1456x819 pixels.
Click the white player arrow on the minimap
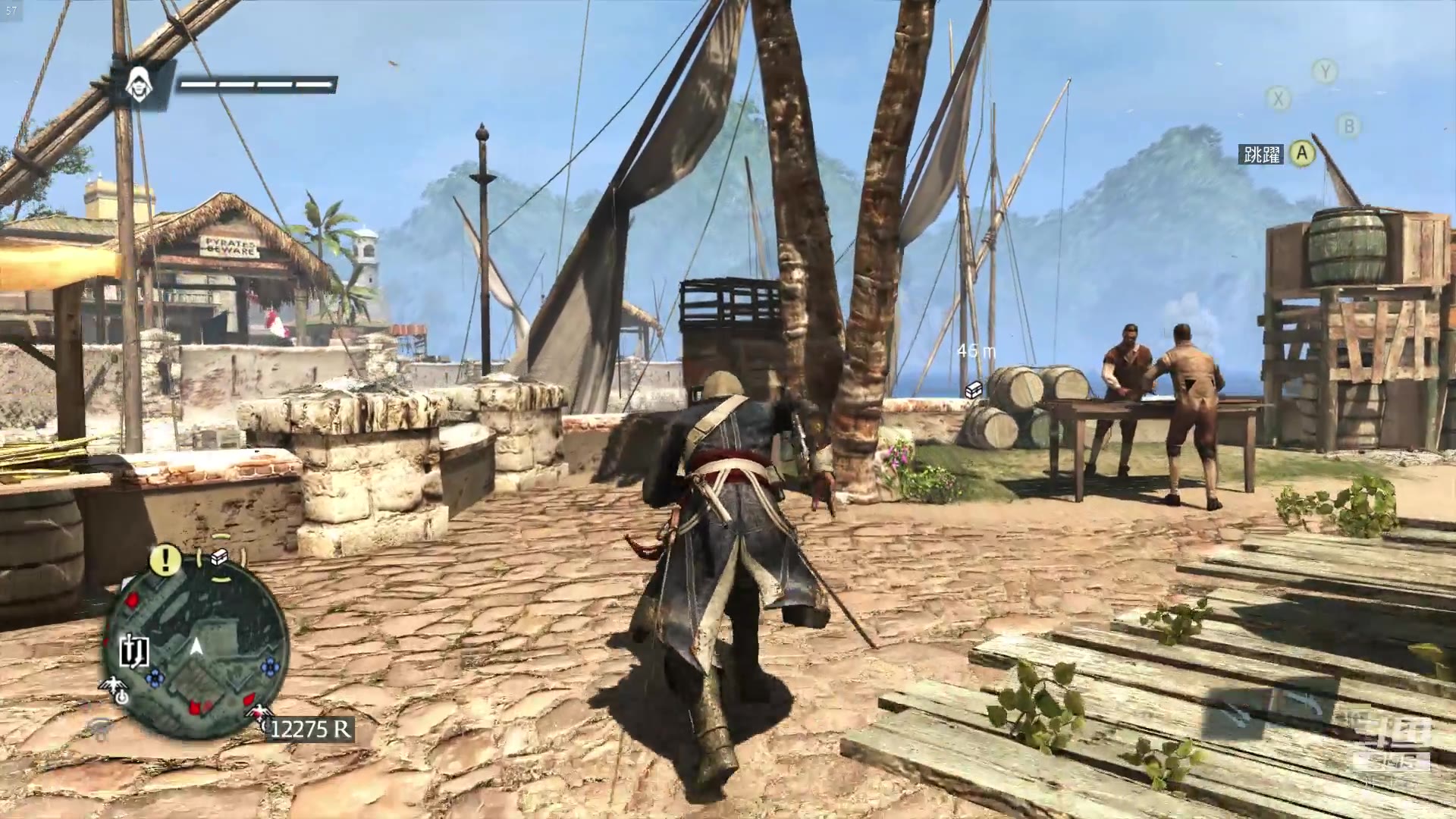[x=196, y=646]
